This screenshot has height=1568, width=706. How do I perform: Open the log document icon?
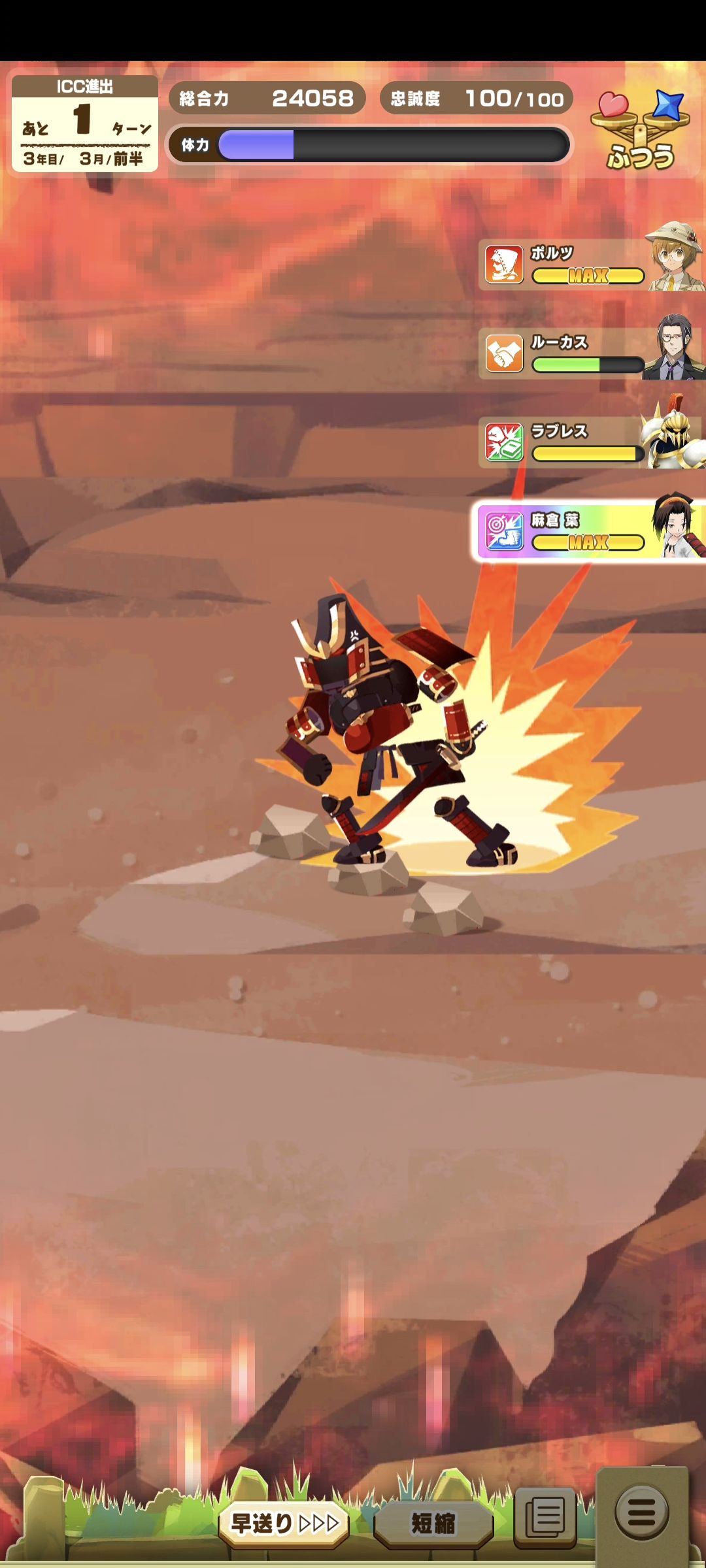[545, 1516]
